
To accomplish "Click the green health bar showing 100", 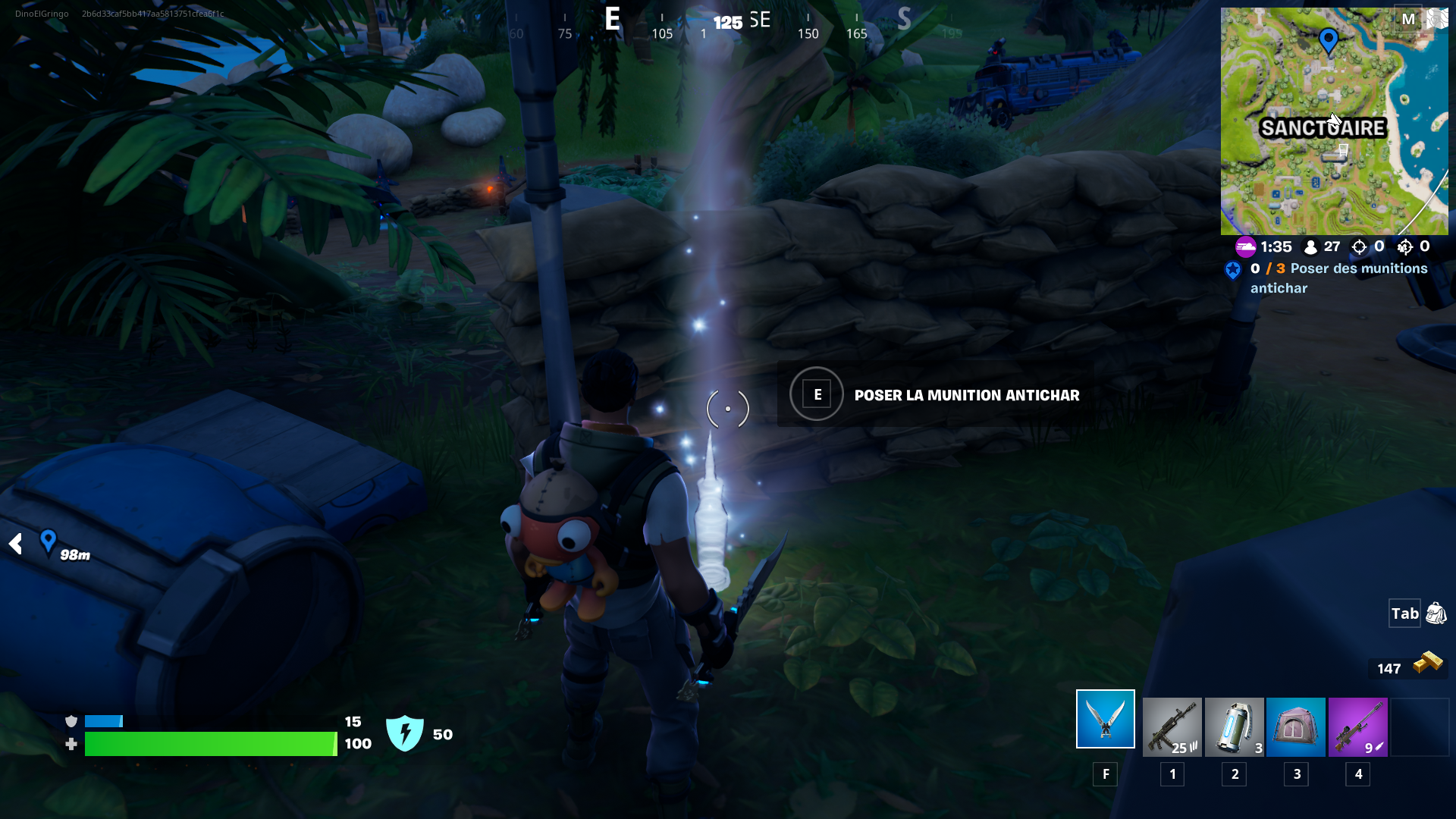I will 210,744.
